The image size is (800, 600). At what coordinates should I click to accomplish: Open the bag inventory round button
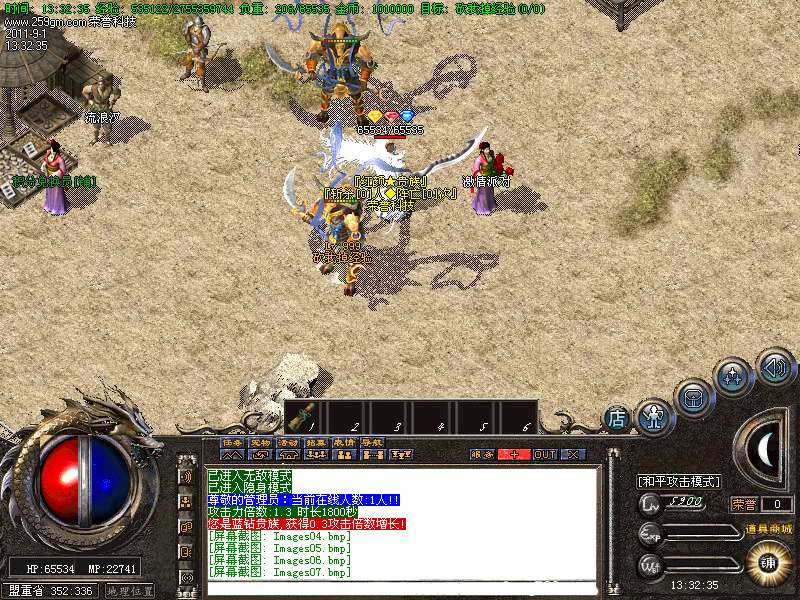(x=692, y=397)
